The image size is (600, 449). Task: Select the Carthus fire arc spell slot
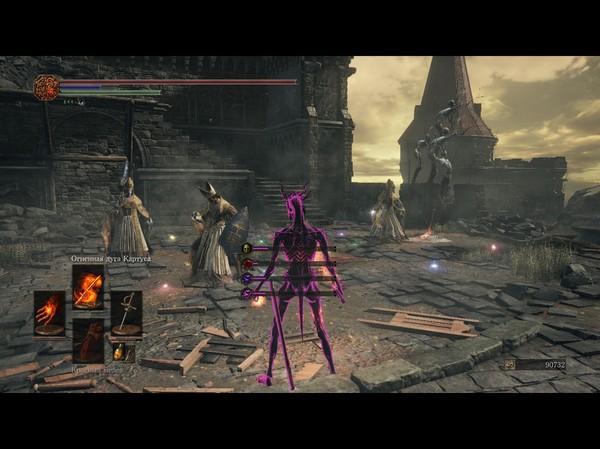click(x=88, y=287)
